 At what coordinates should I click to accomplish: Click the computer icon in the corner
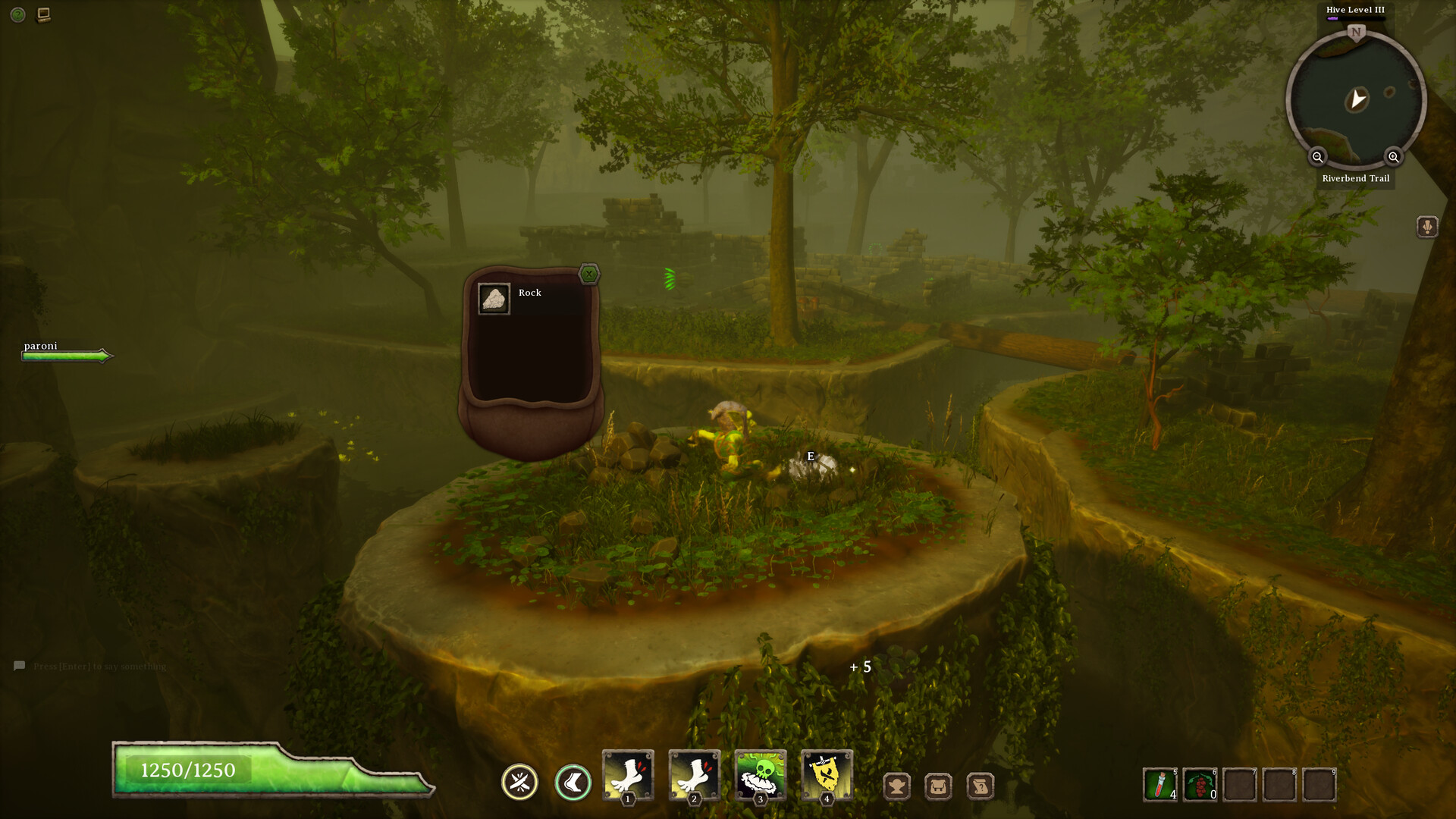(x=44, y=14)
